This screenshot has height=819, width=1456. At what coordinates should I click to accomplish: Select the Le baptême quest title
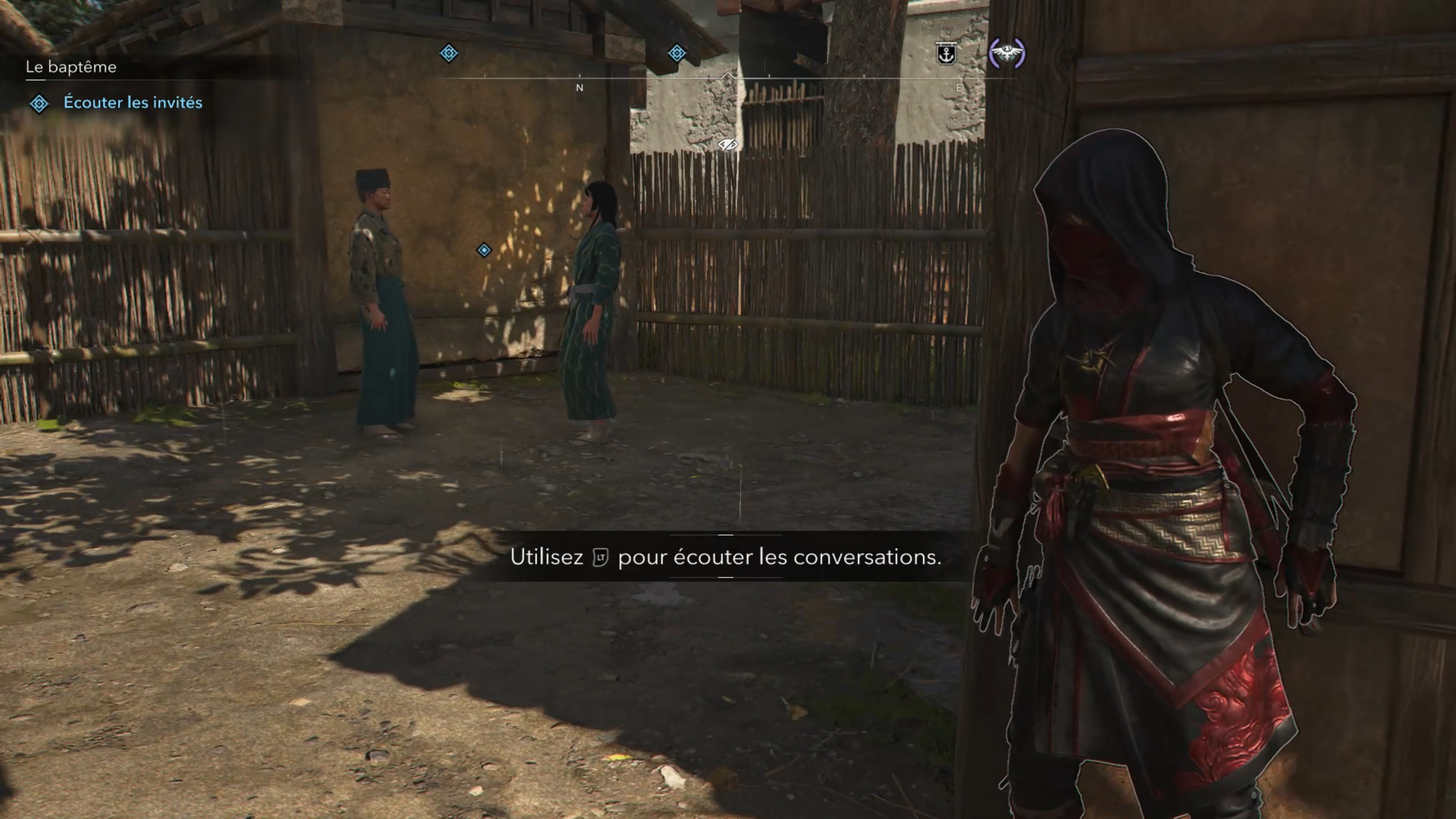coord(71,67)
